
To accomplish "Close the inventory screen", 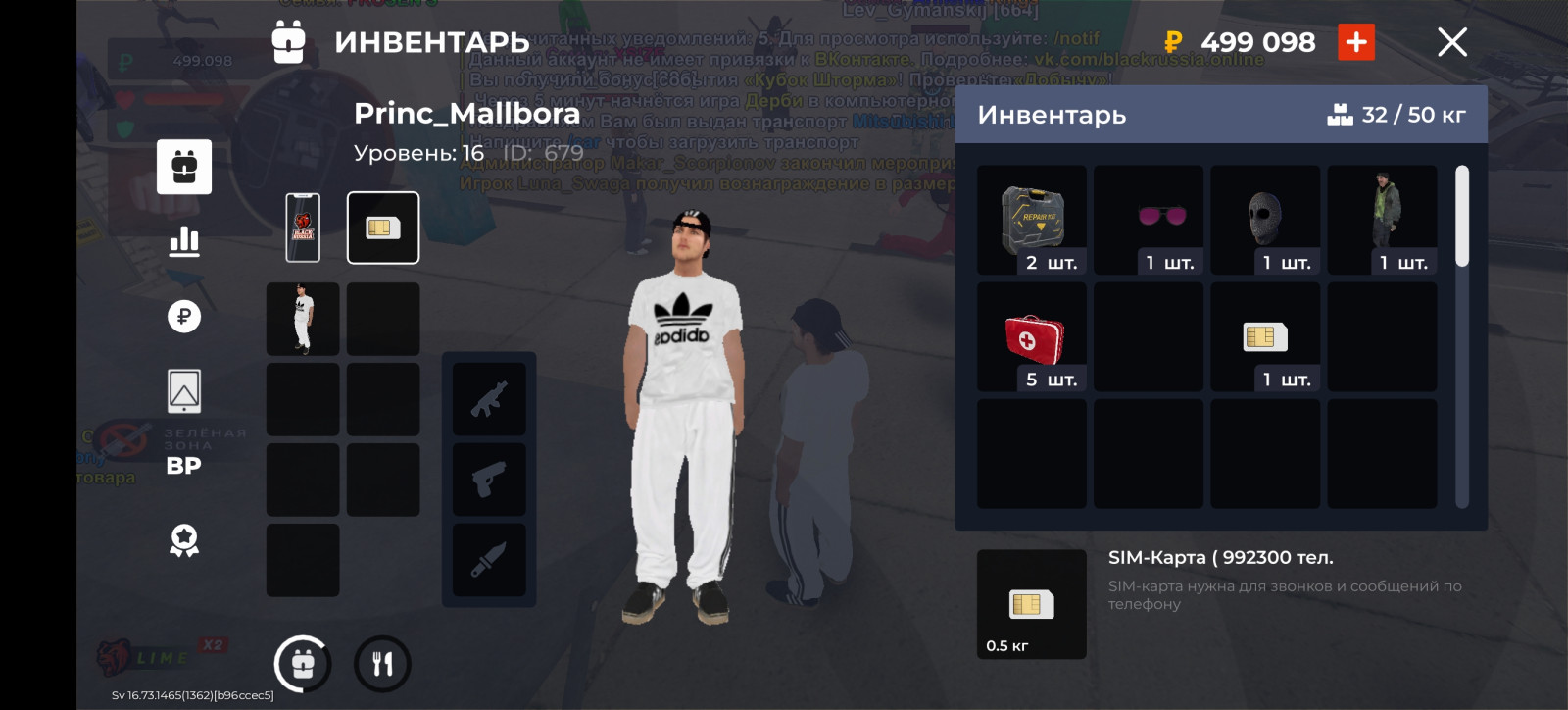I will point(1451,42).
